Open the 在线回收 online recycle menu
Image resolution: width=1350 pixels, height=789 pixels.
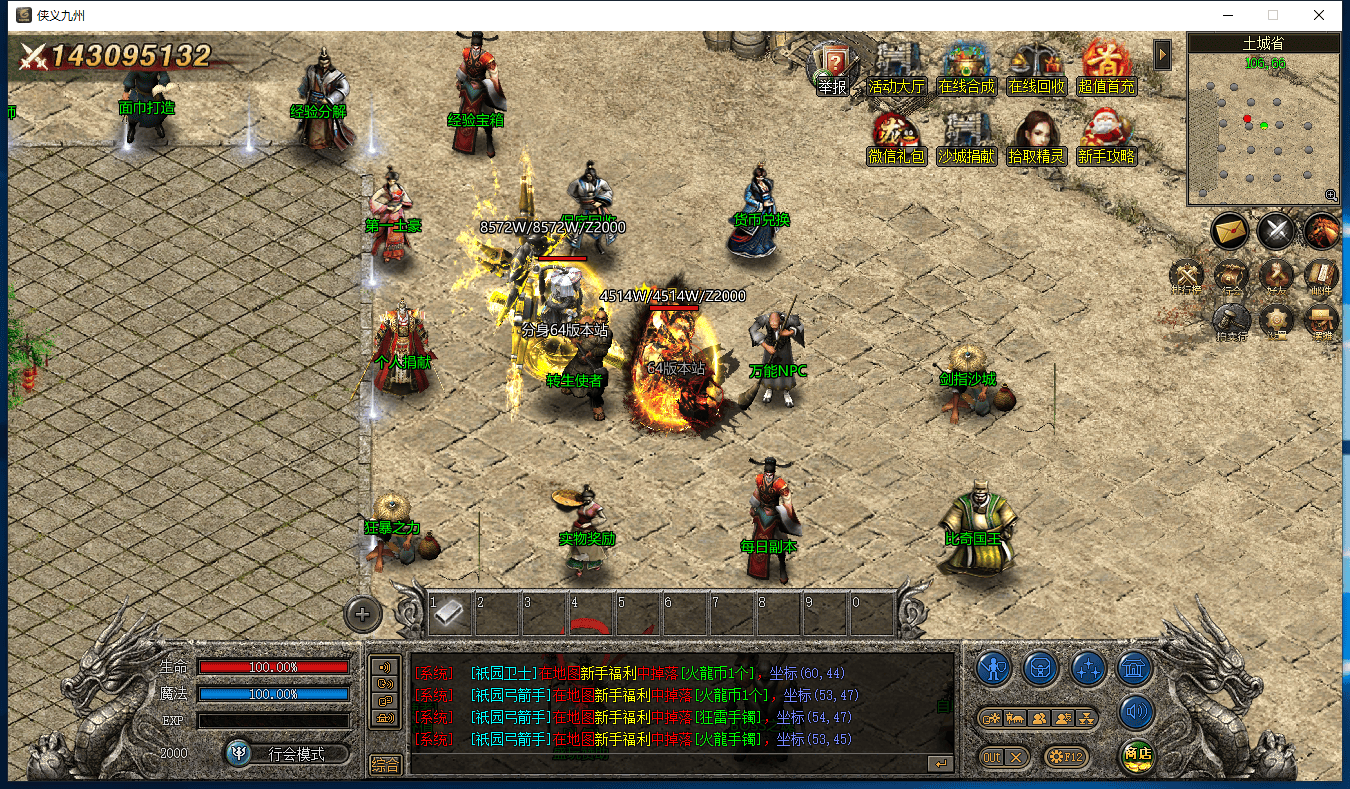(1036, 68)
